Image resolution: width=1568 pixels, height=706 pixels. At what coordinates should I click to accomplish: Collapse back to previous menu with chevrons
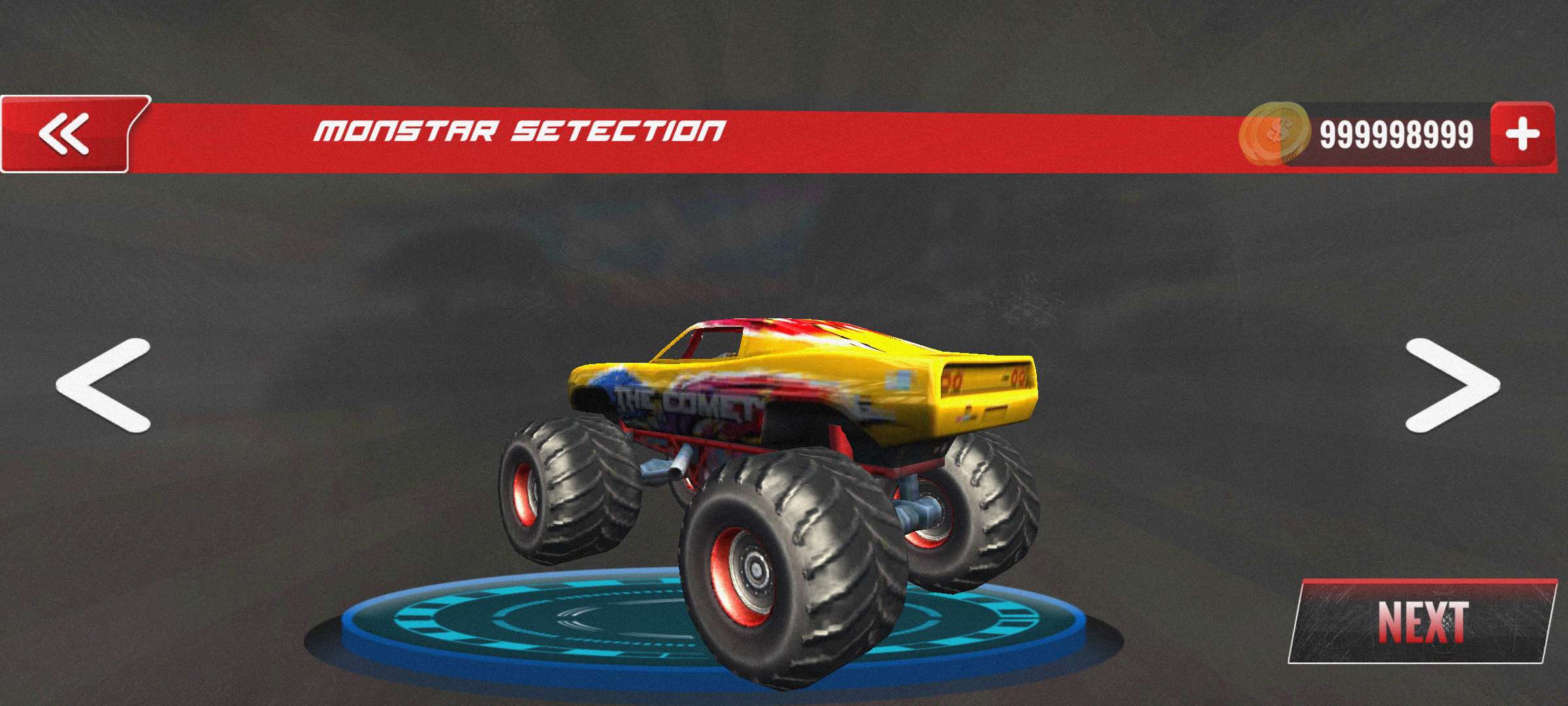pyautogui.click(x=65, y=132)
